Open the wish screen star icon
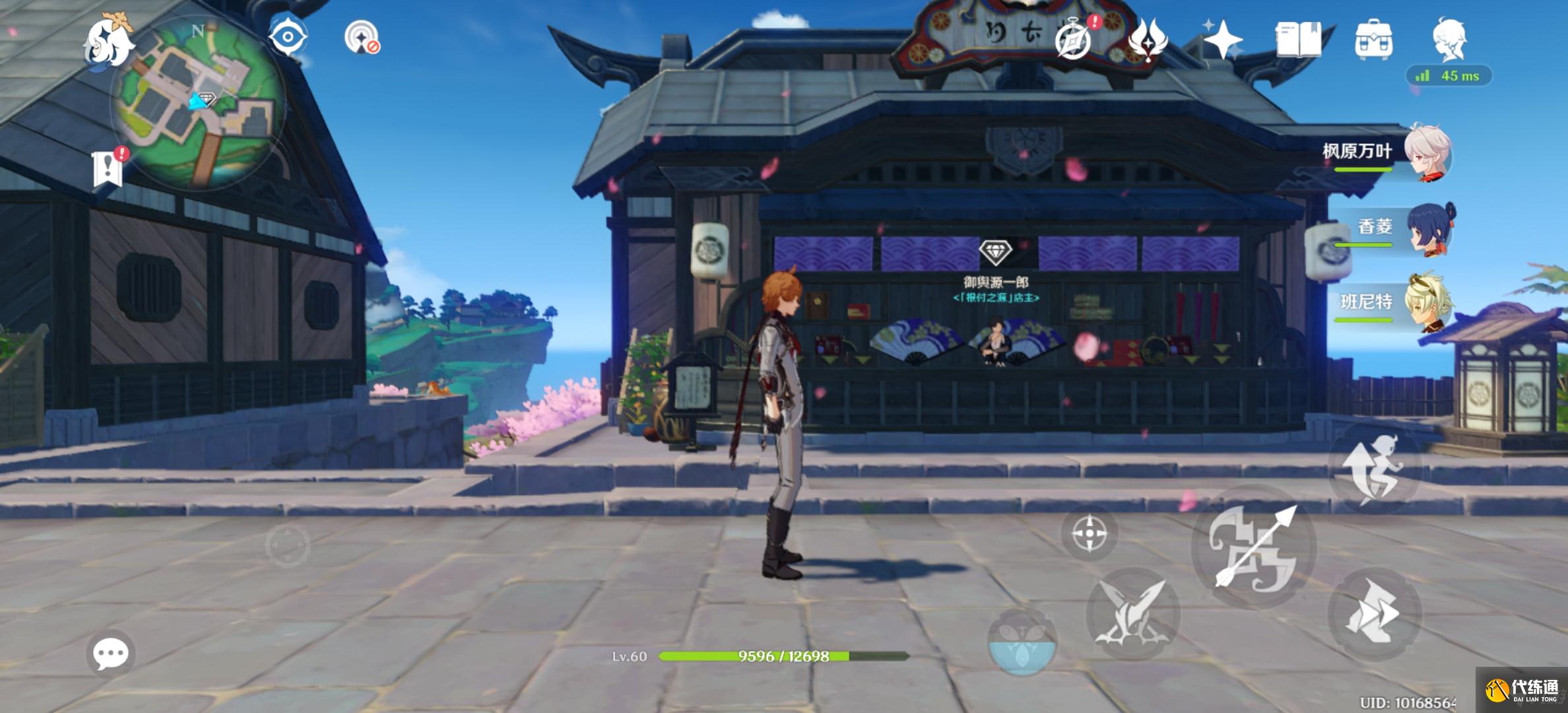1568x713 pixels. click(x=1222, y=40)
